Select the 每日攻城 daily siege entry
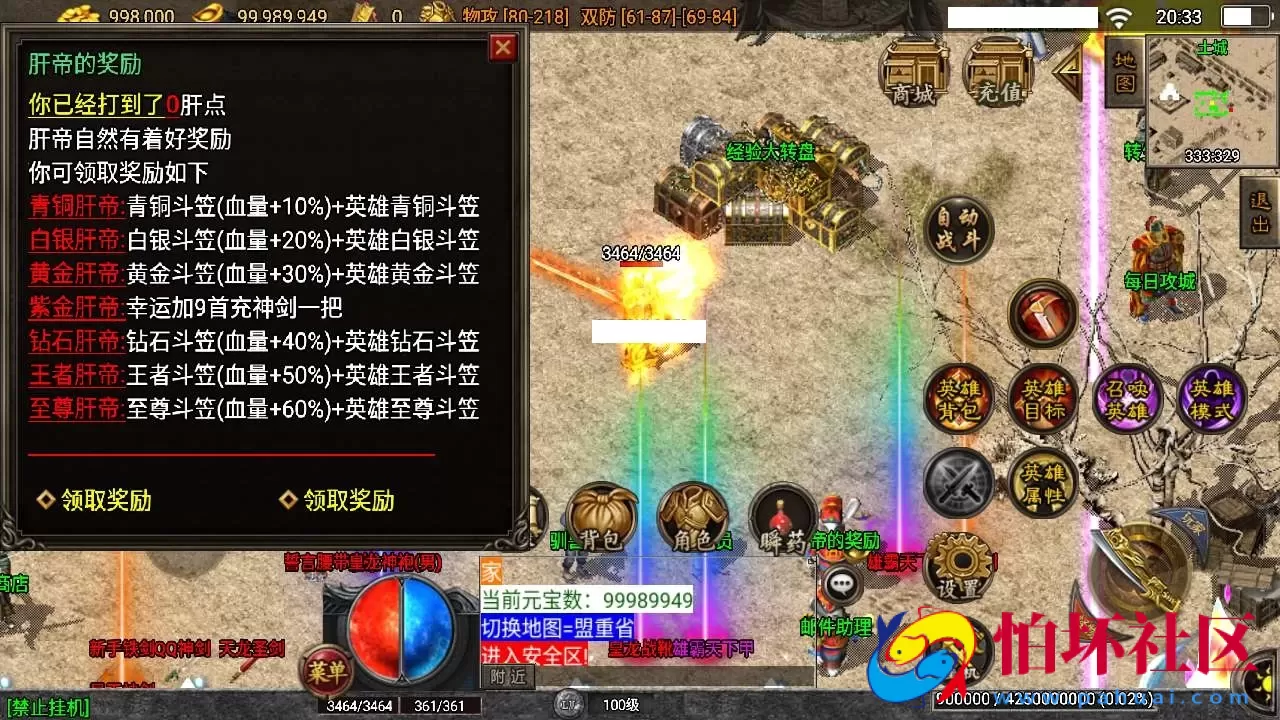Viewport: 1280px width, 720px height. [x=1160, y=282]
